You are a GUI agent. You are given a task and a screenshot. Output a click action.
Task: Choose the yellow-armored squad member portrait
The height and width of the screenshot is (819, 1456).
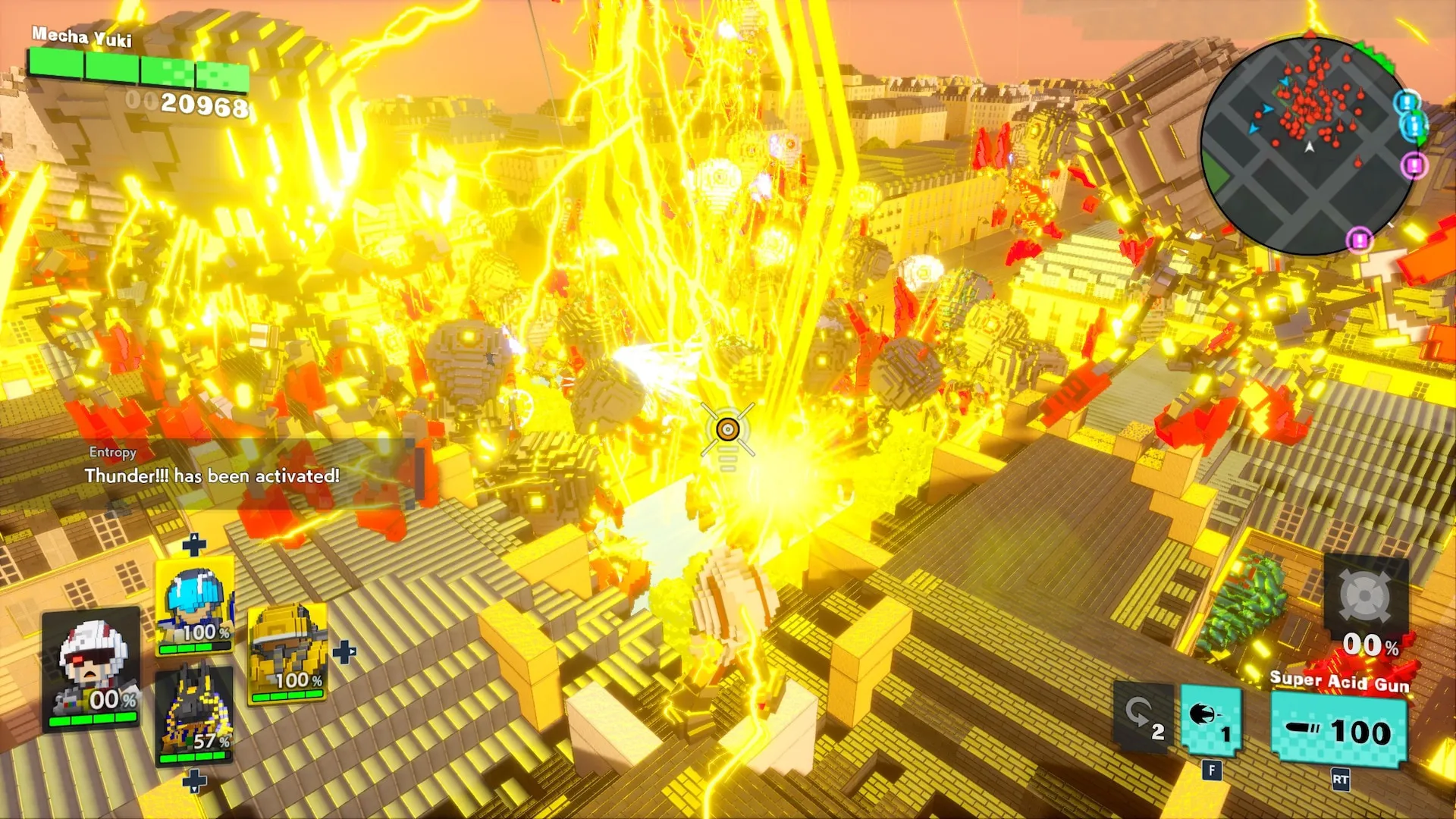[x=288, y=654]
